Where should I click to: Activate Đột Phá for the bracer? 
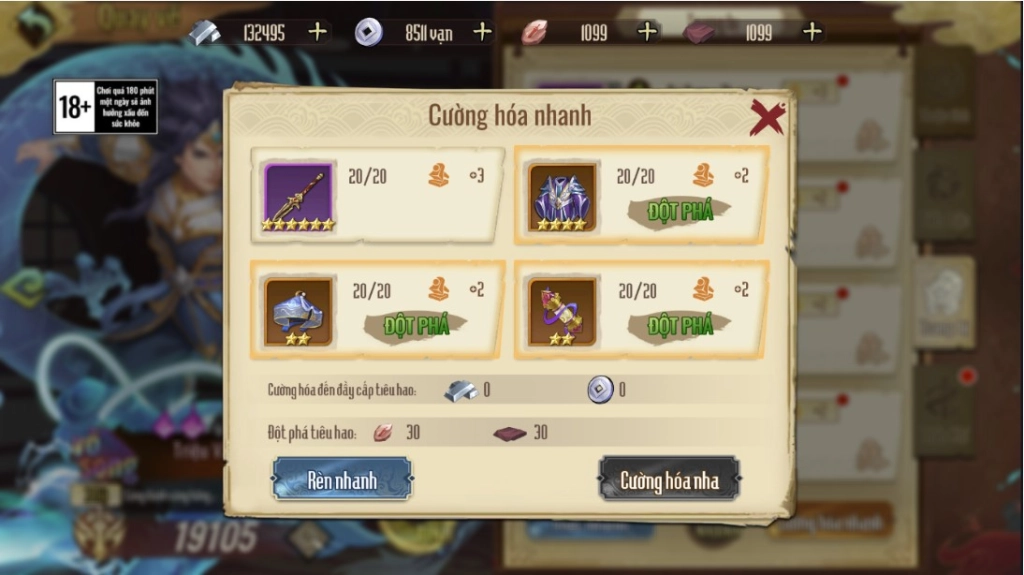680,325
